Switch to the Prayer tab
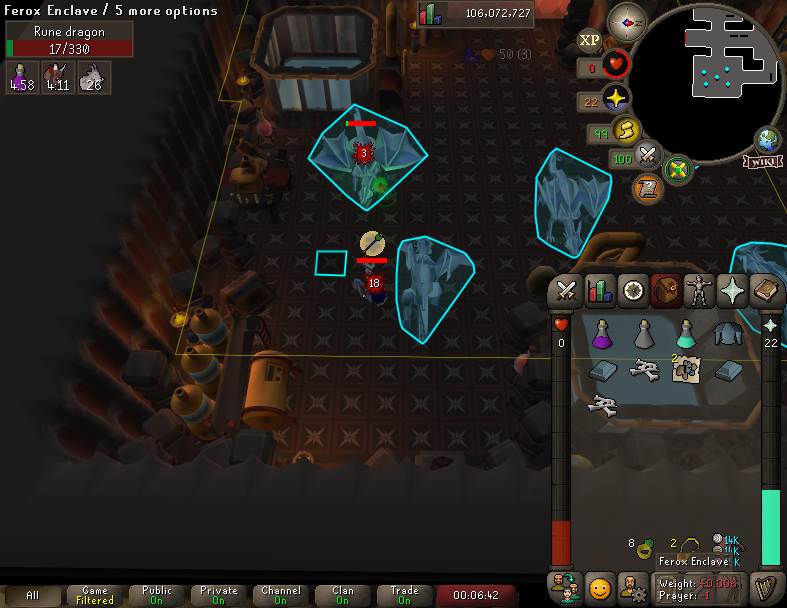 tap(733, 290)
